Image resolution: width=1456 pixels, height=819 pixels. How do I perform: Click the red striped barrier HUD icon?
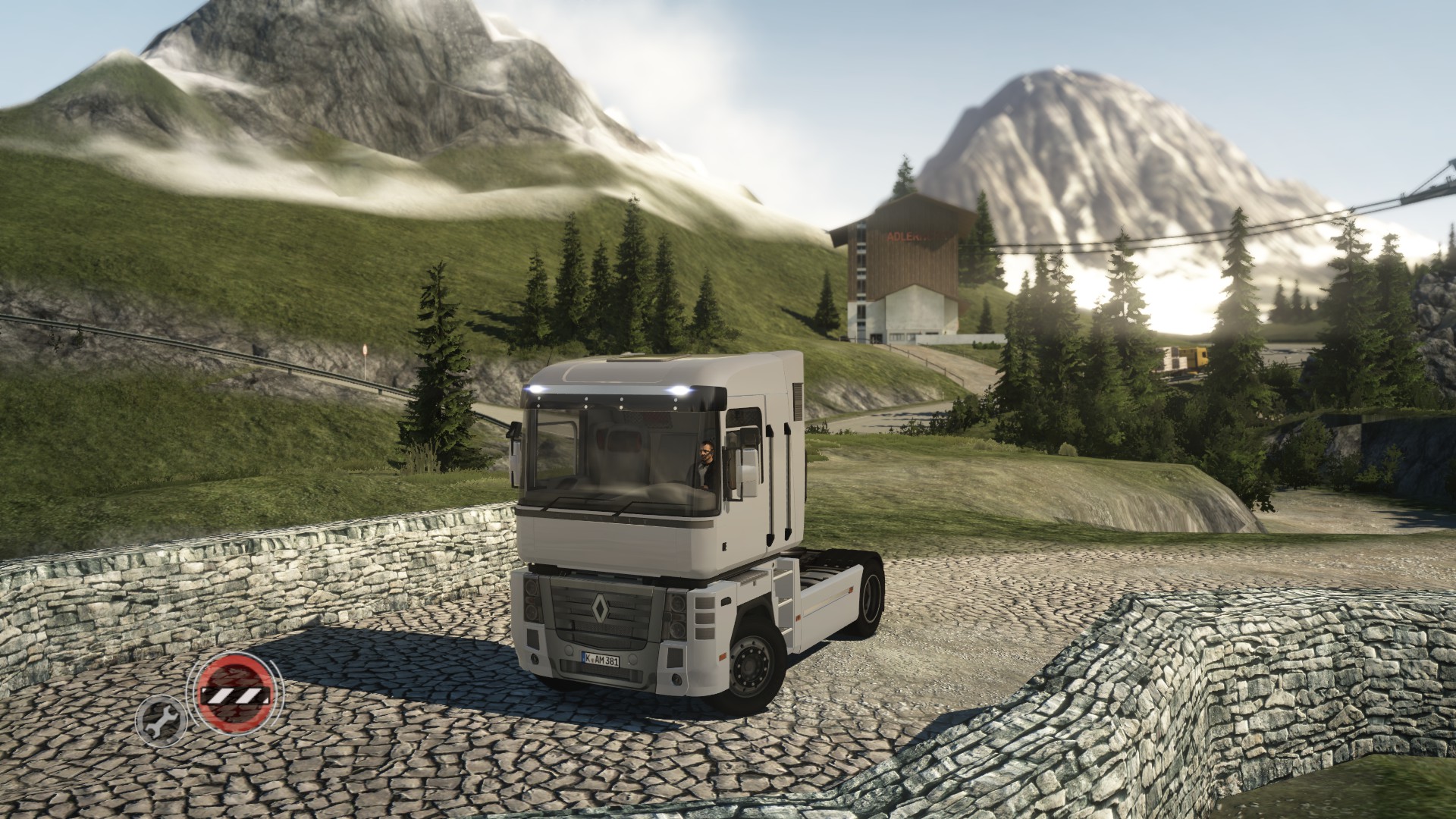point(234,692)
